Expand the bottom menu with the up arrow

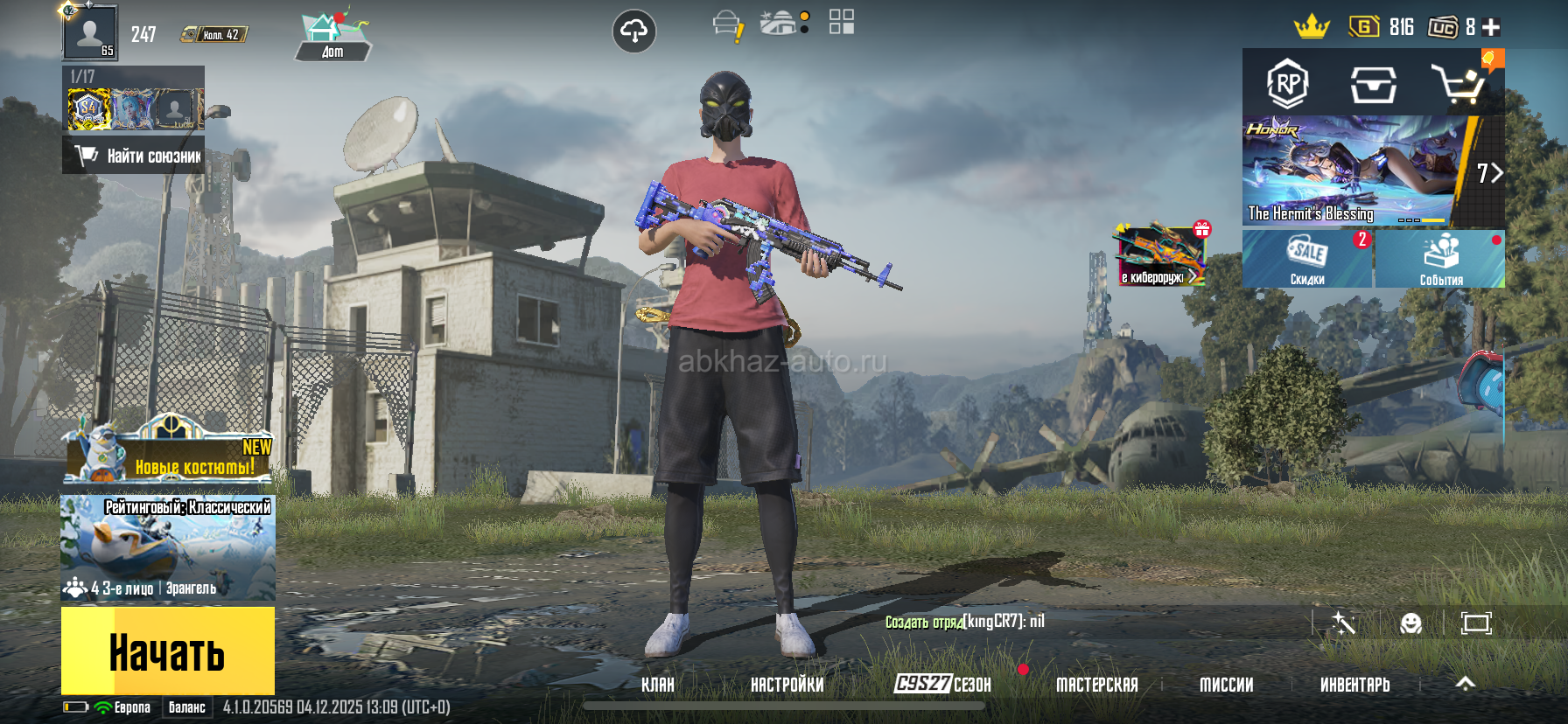coord(1466,684)
